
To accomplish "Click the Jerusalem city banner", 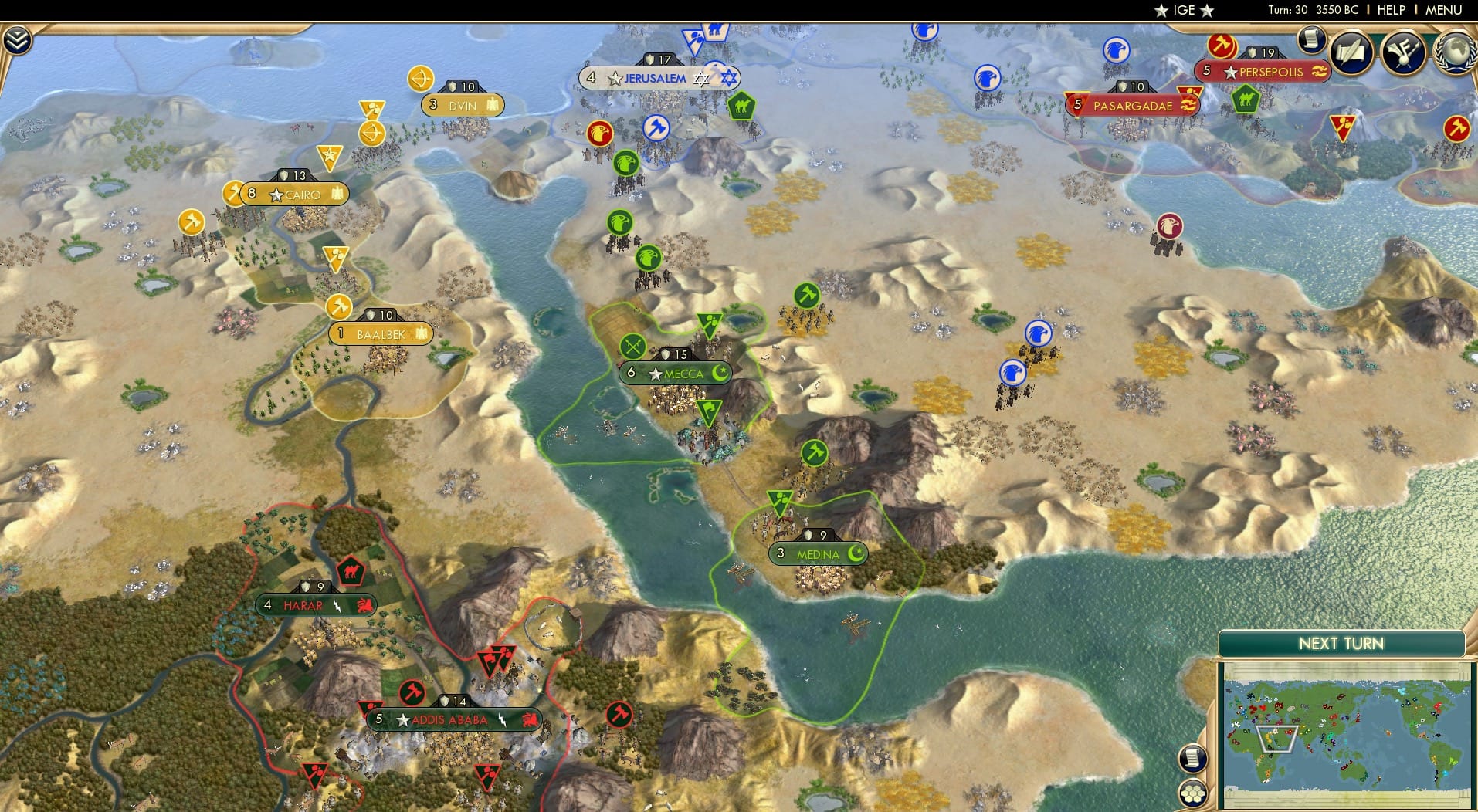I will pyautogui.click(x=653, y=77).
